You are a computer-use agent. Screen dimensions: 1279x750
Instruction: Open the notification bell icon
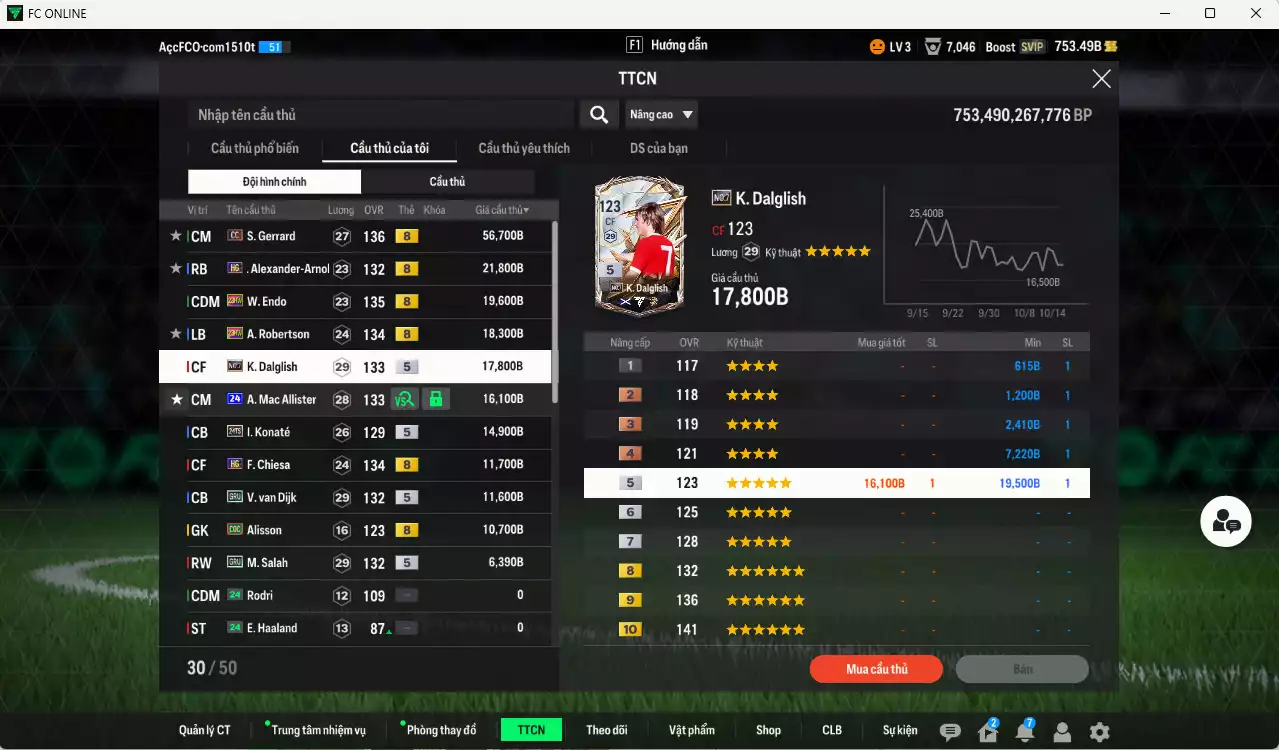coord(1024,732)
